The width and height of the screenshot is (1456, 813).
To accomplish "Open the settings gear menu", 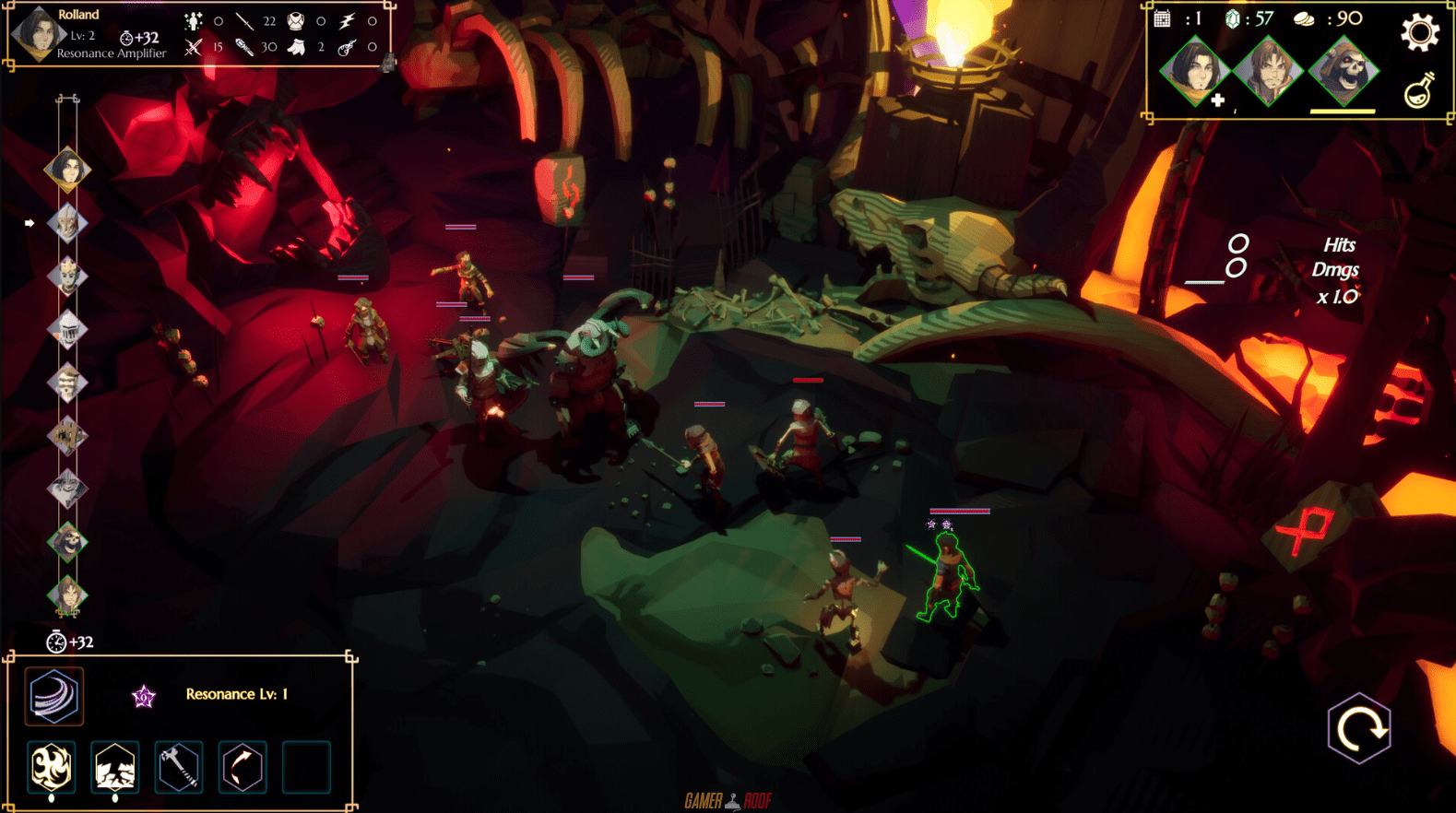I will (x=1418, y=33).
